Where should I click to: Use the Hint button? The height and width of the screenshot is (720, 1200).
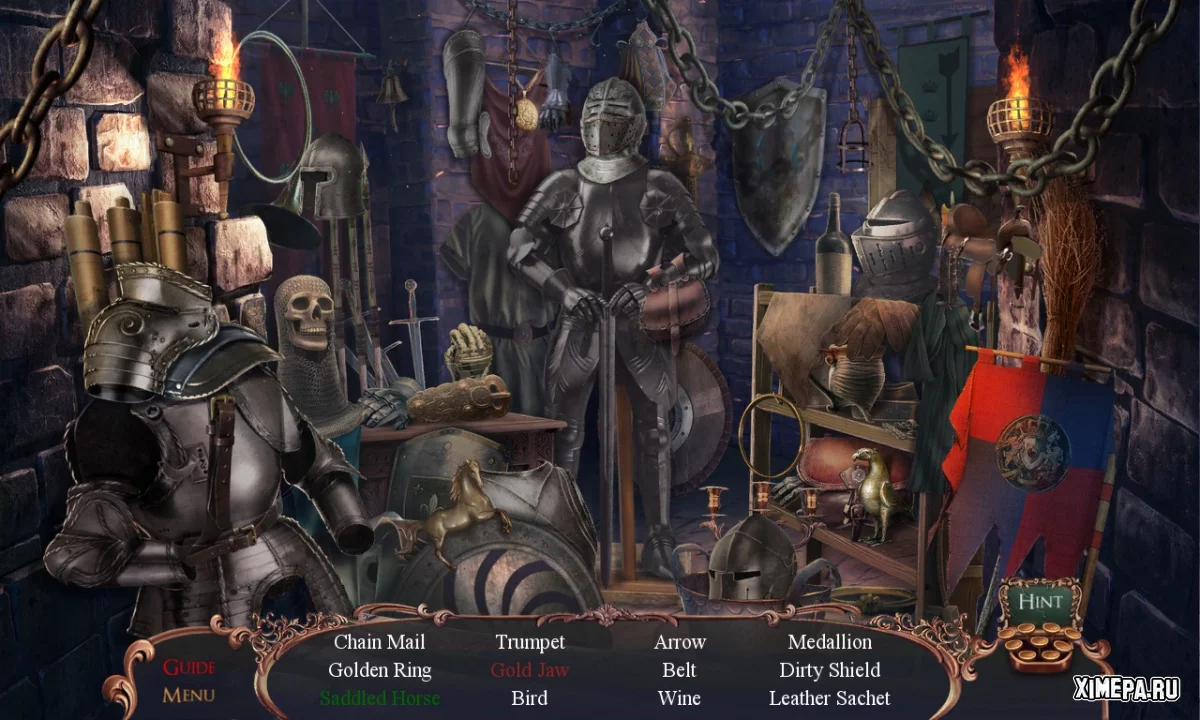1040,602
